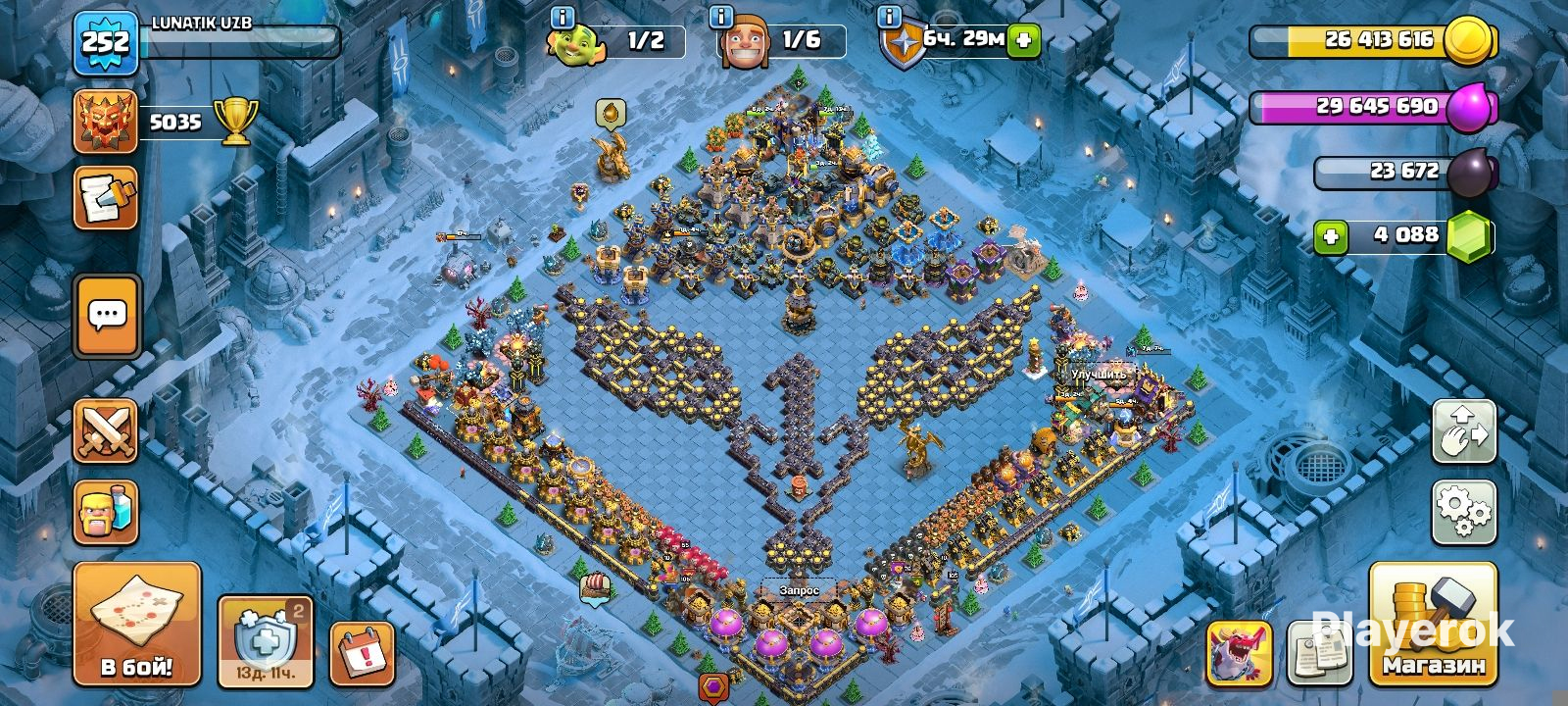1568x706 pixels.
Task: Open the trophy league badge
Action: (x=105, y=123)
